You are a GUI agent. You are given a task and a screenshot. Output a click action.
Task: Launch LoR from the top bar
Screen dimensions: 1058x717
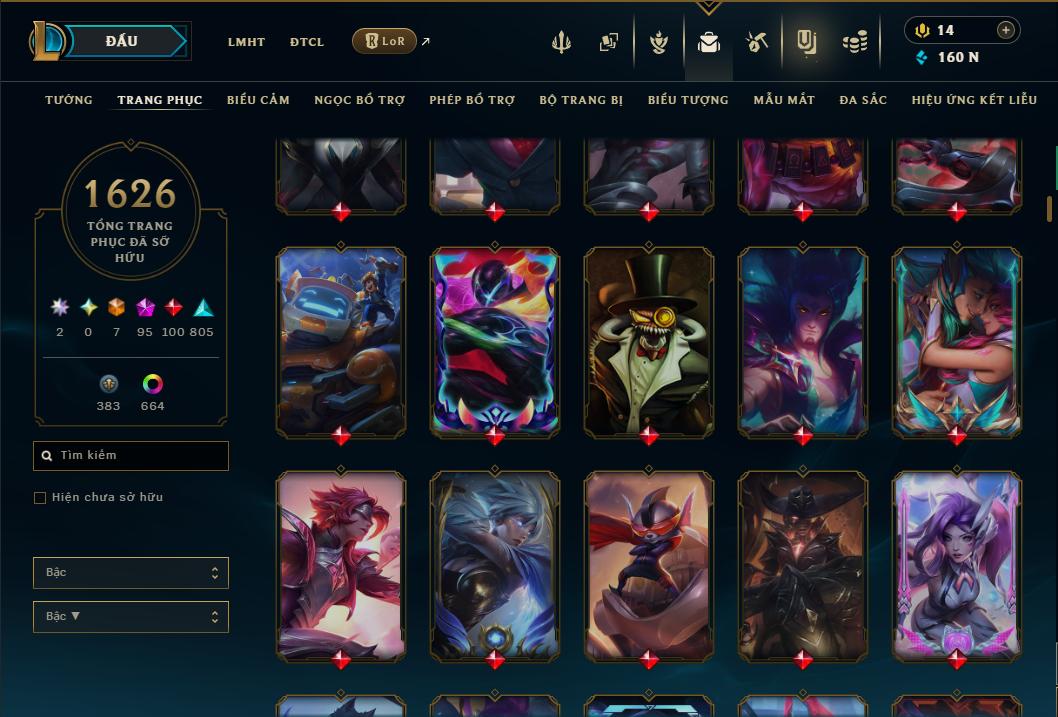tap(384, 41)
